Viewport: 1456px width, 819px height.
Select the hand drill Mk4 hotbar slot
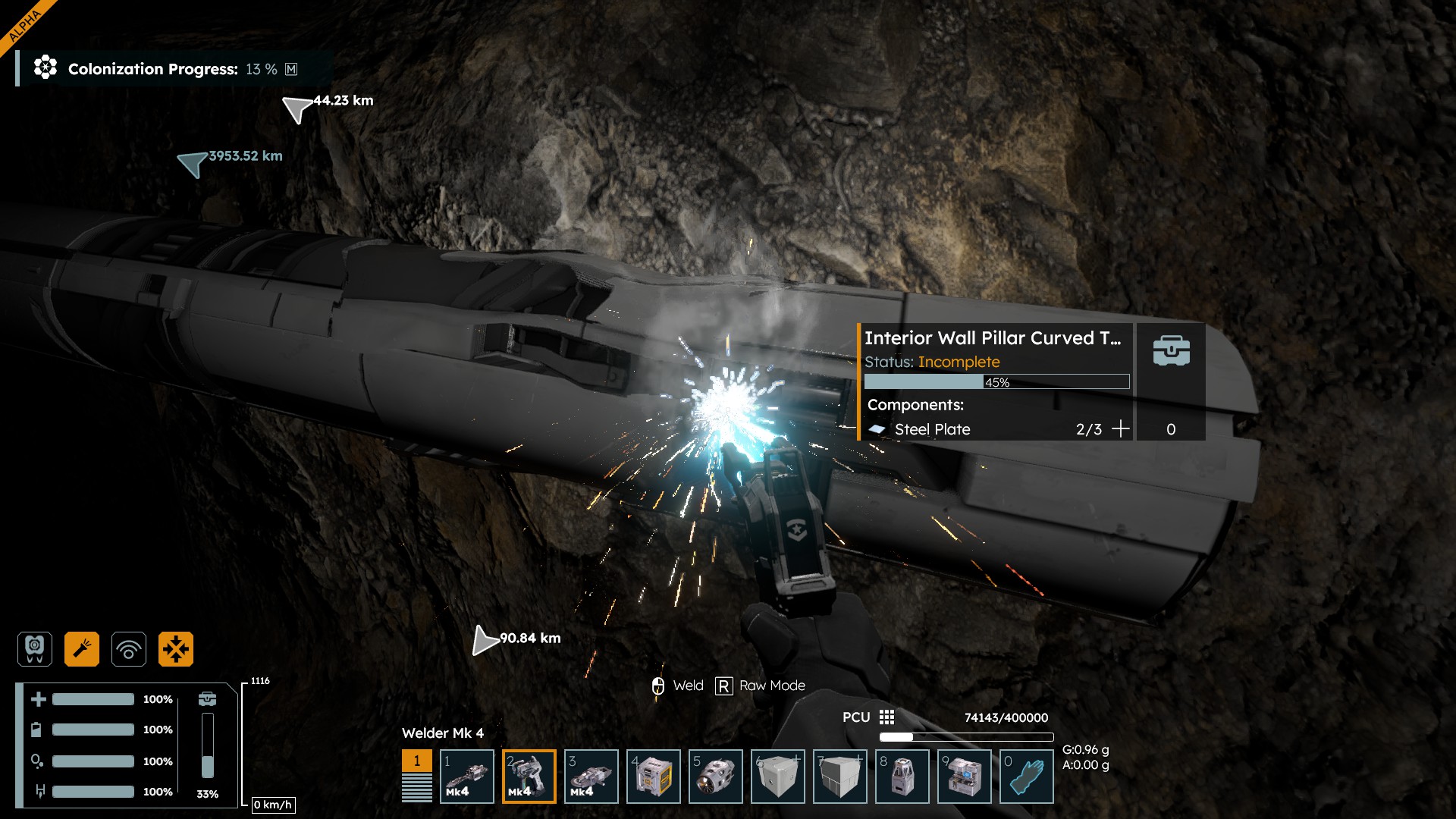pyautogui.click(x=467, y=777)
